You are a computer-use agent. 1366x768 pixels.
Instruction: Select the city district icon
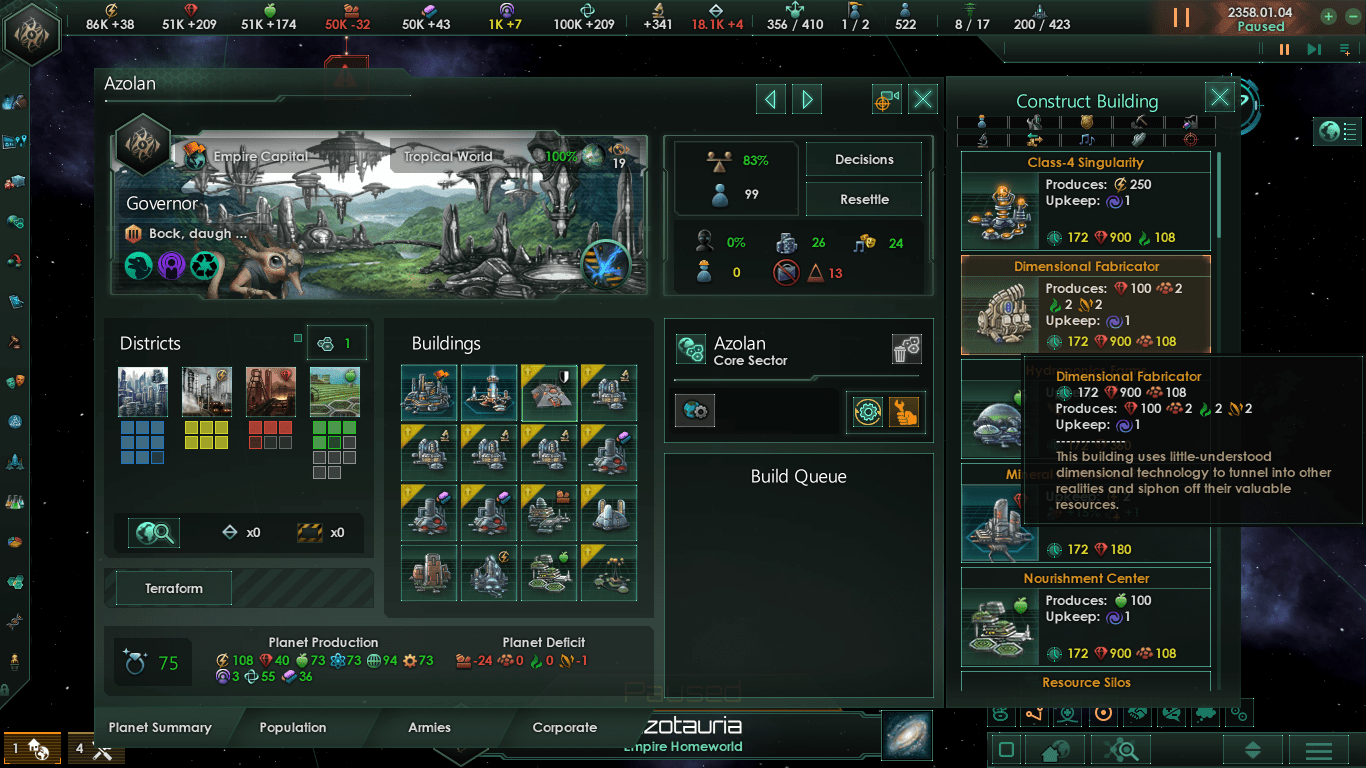[142, 391]
